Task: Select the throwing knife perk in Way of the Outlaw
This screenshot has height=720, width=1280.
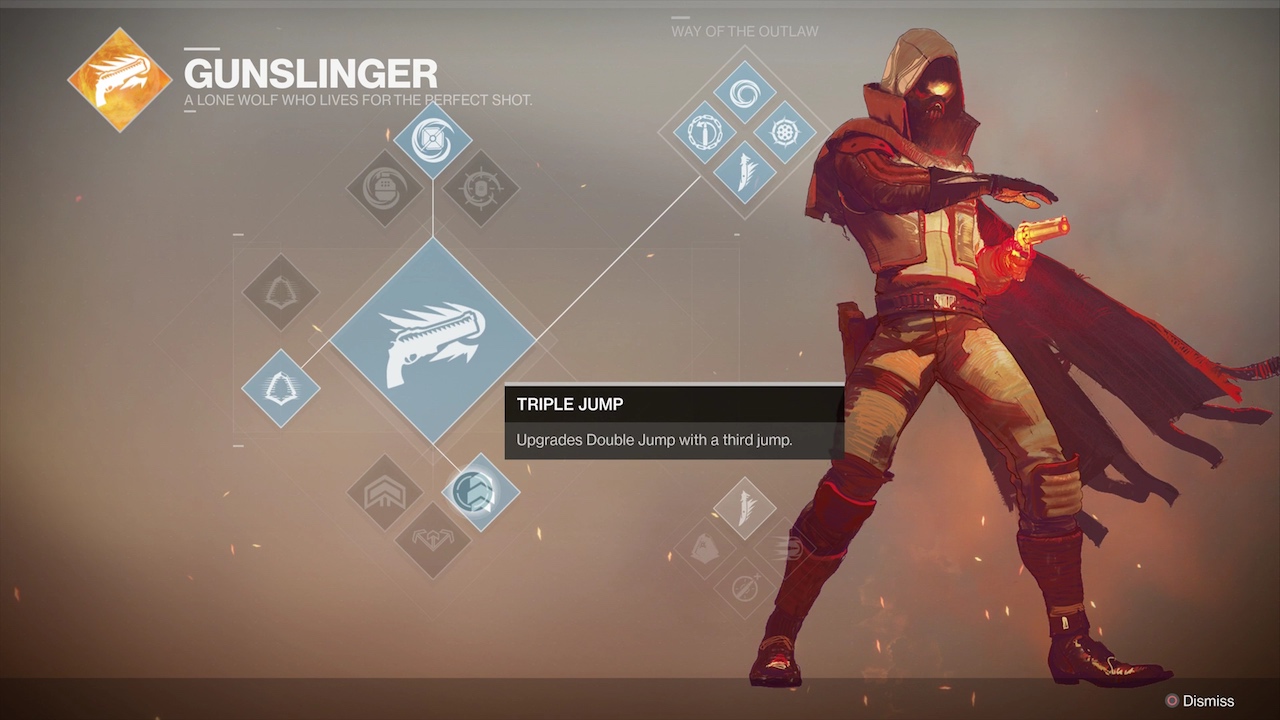Action: pos(744,171)
